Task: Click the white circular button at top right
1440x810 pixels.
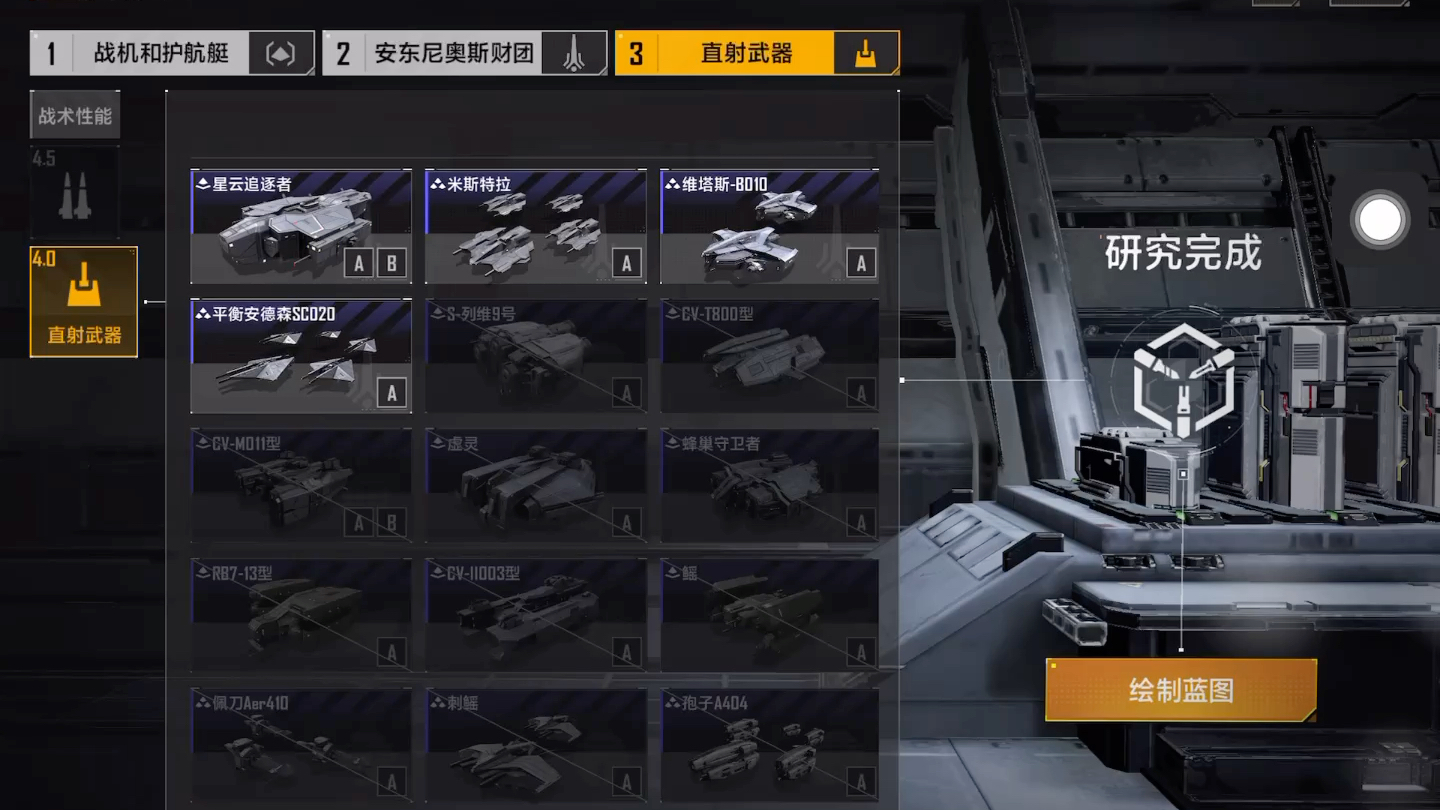Action: pos(1381,221)
